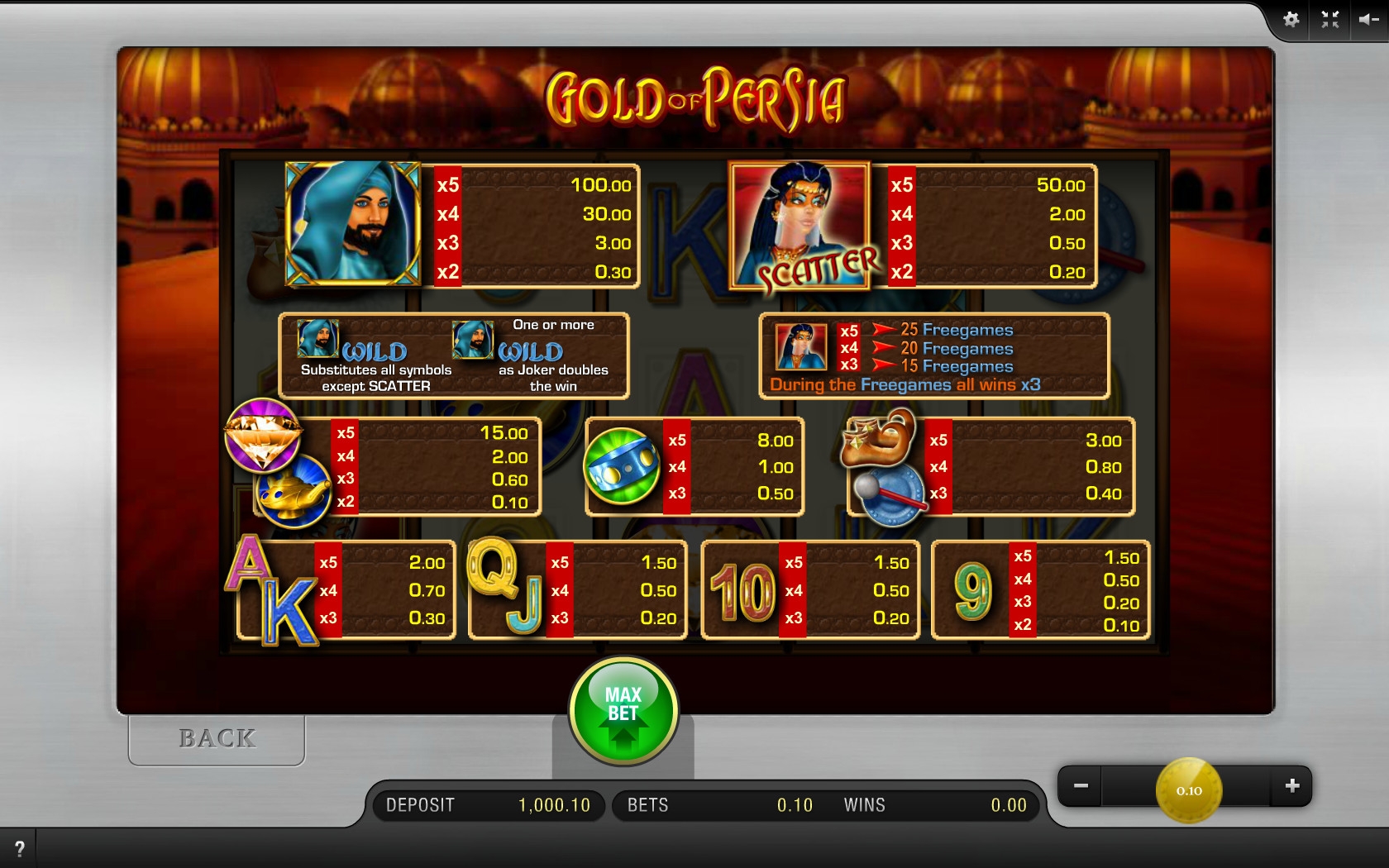Open help with the question mark
The height and width of the screenshot is (868, 1389).
(x=20, y=848)
